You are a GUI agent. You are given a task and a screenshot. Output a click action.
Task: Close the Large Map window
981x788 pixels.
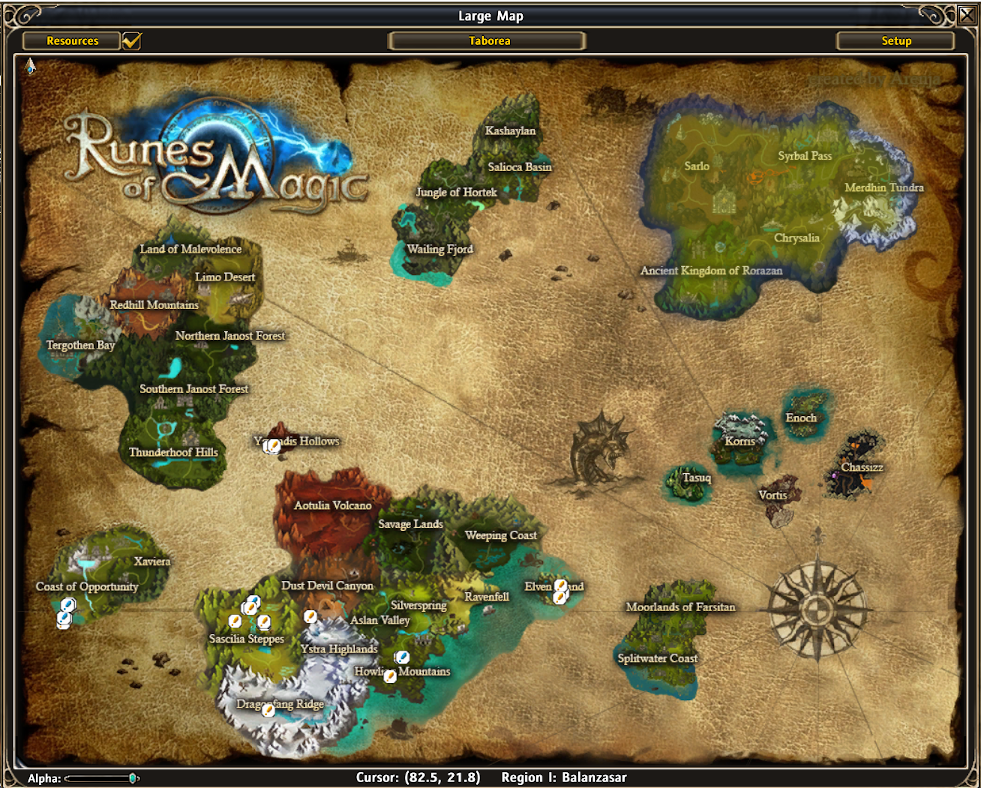click(967, 15)
